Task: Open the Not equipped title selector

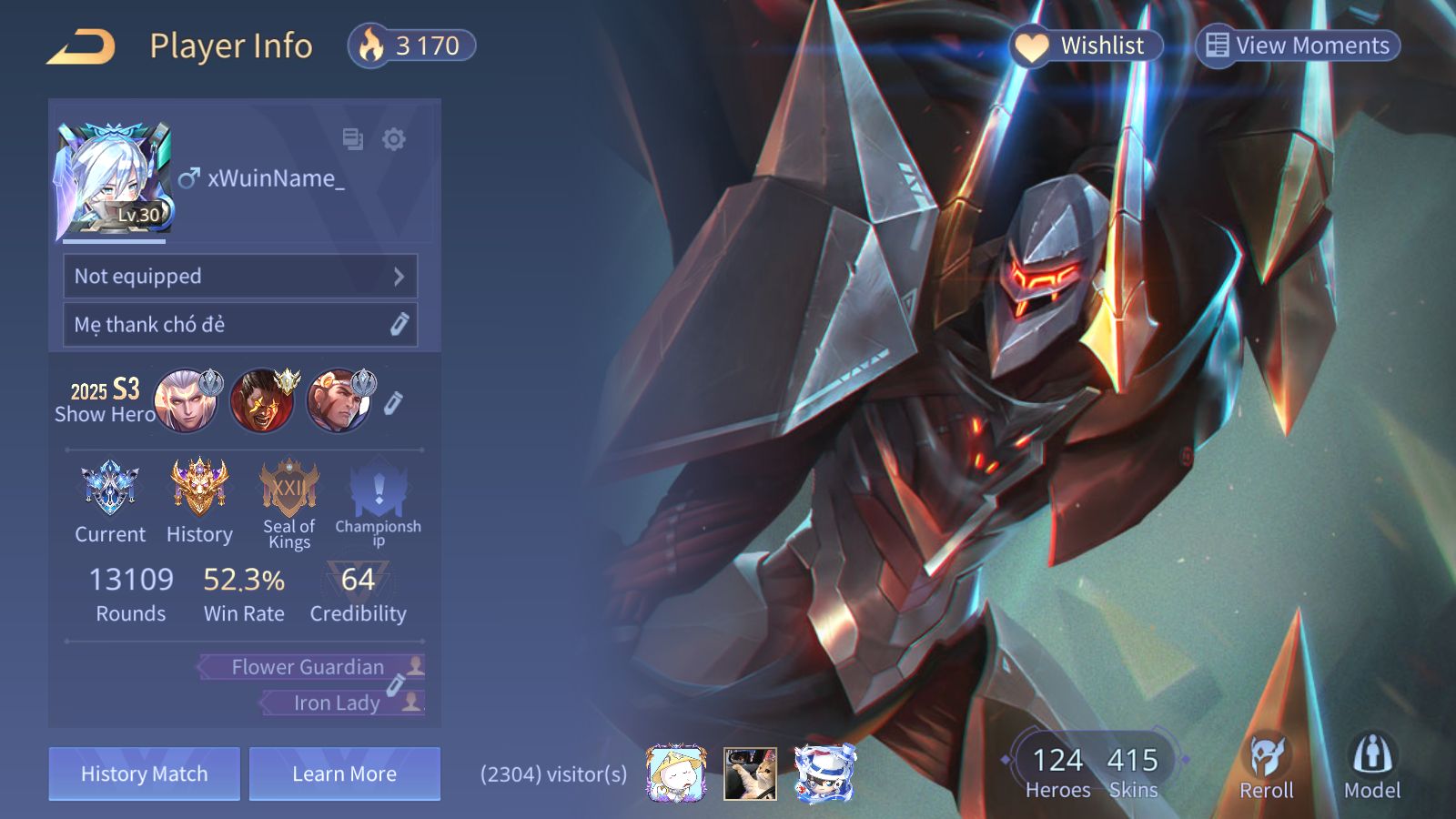Action: point(240,277)
